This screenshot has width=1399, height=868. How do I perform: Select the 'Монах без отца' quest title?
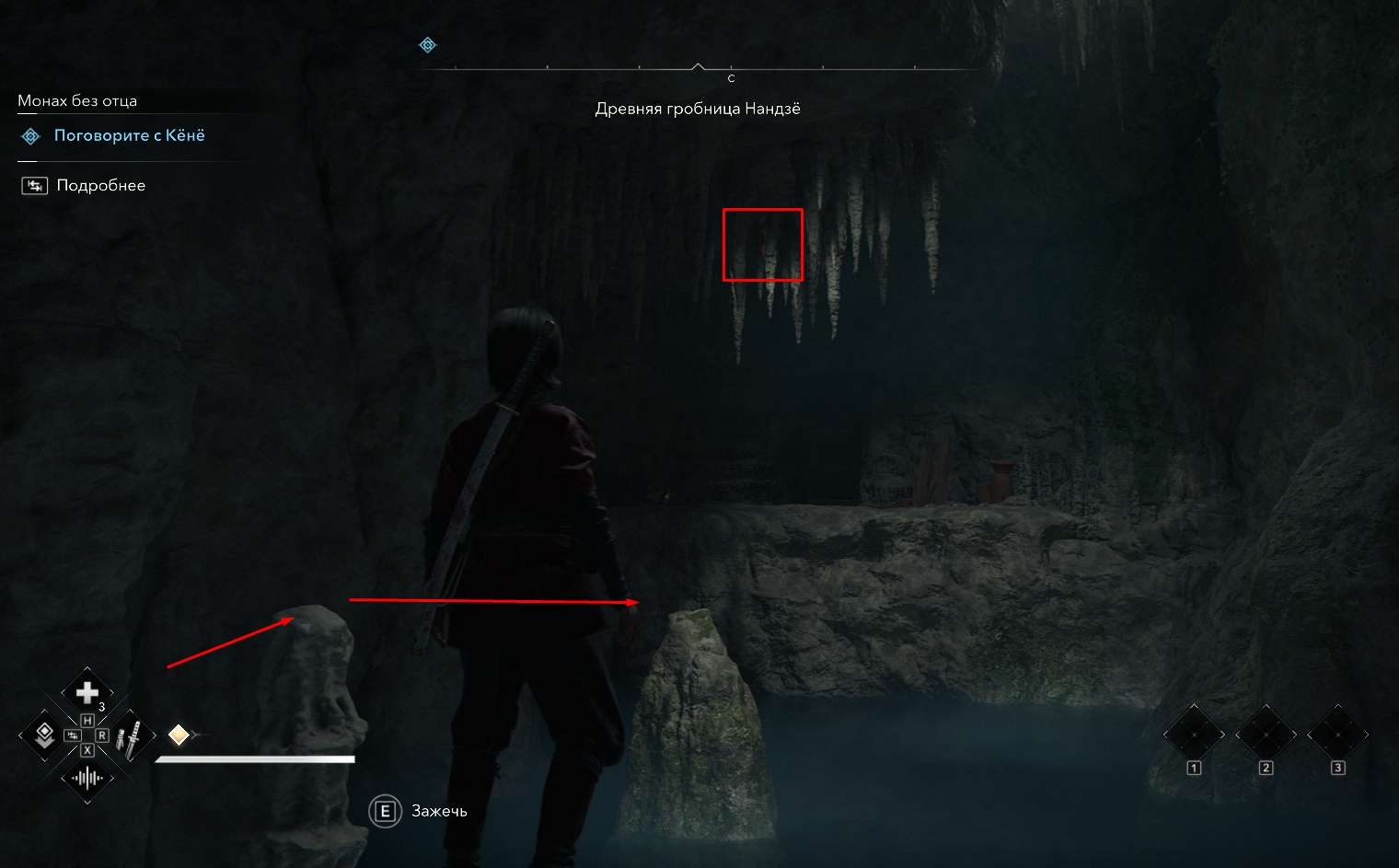point(77,101)
